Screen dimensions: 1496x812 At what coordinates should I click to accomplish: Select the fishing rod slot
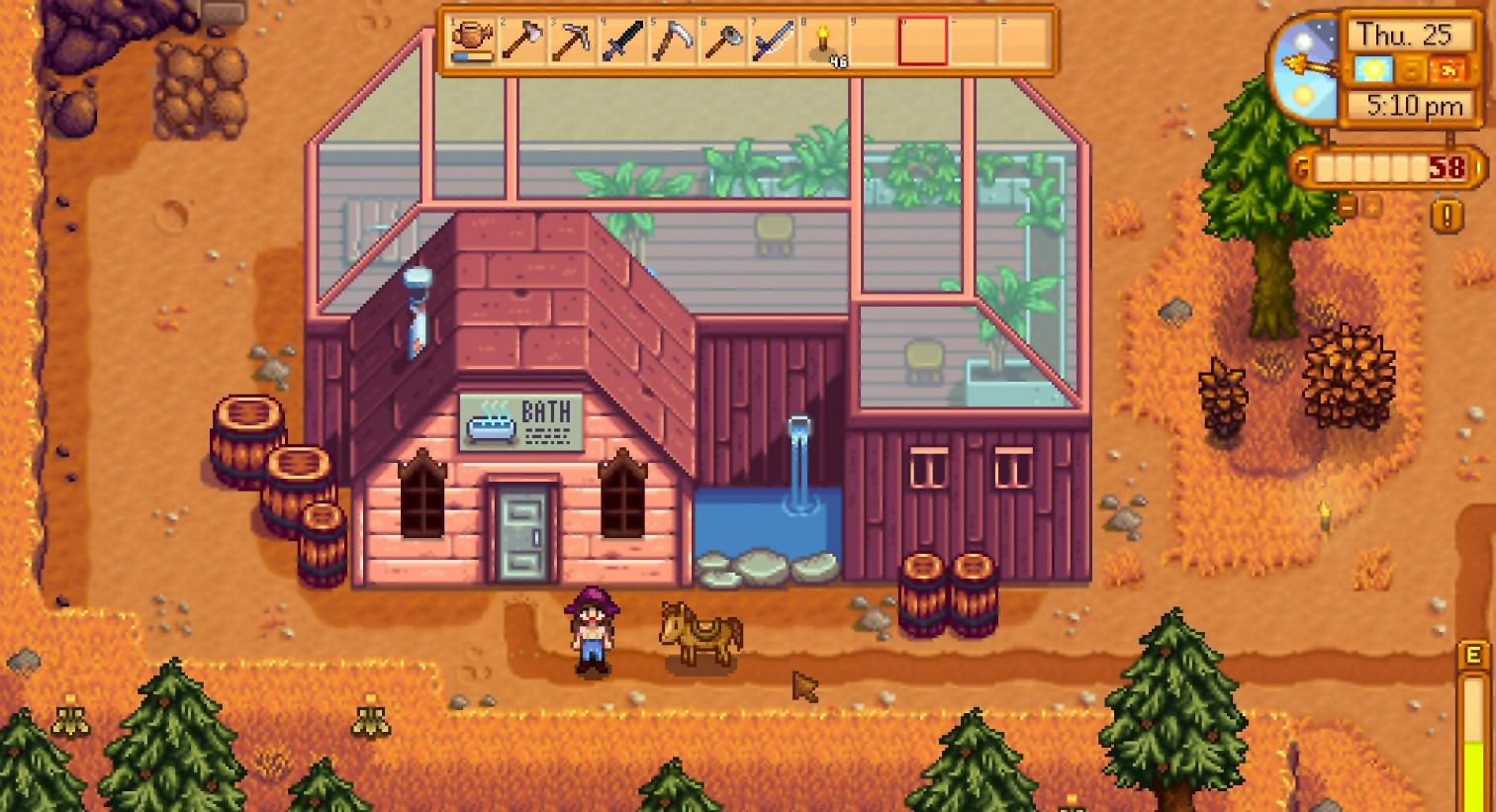[773, 42]
